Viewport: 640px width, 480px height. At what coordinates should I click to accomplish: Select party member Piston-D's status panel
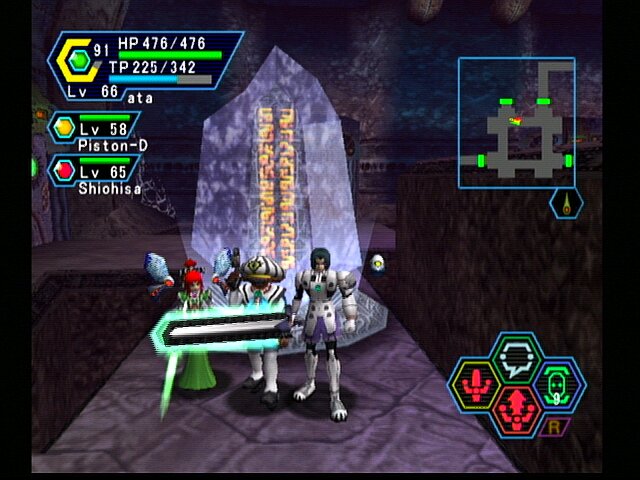coord(96,130)
